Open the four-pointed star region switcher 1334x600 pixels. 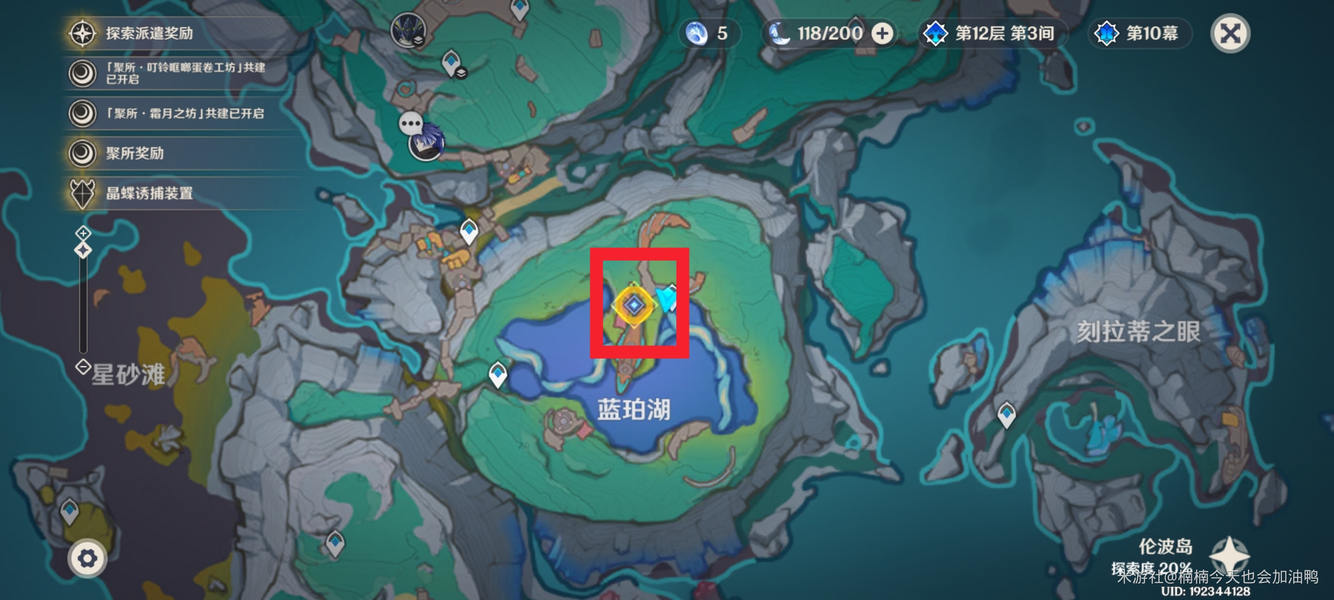coord(1228,556)
